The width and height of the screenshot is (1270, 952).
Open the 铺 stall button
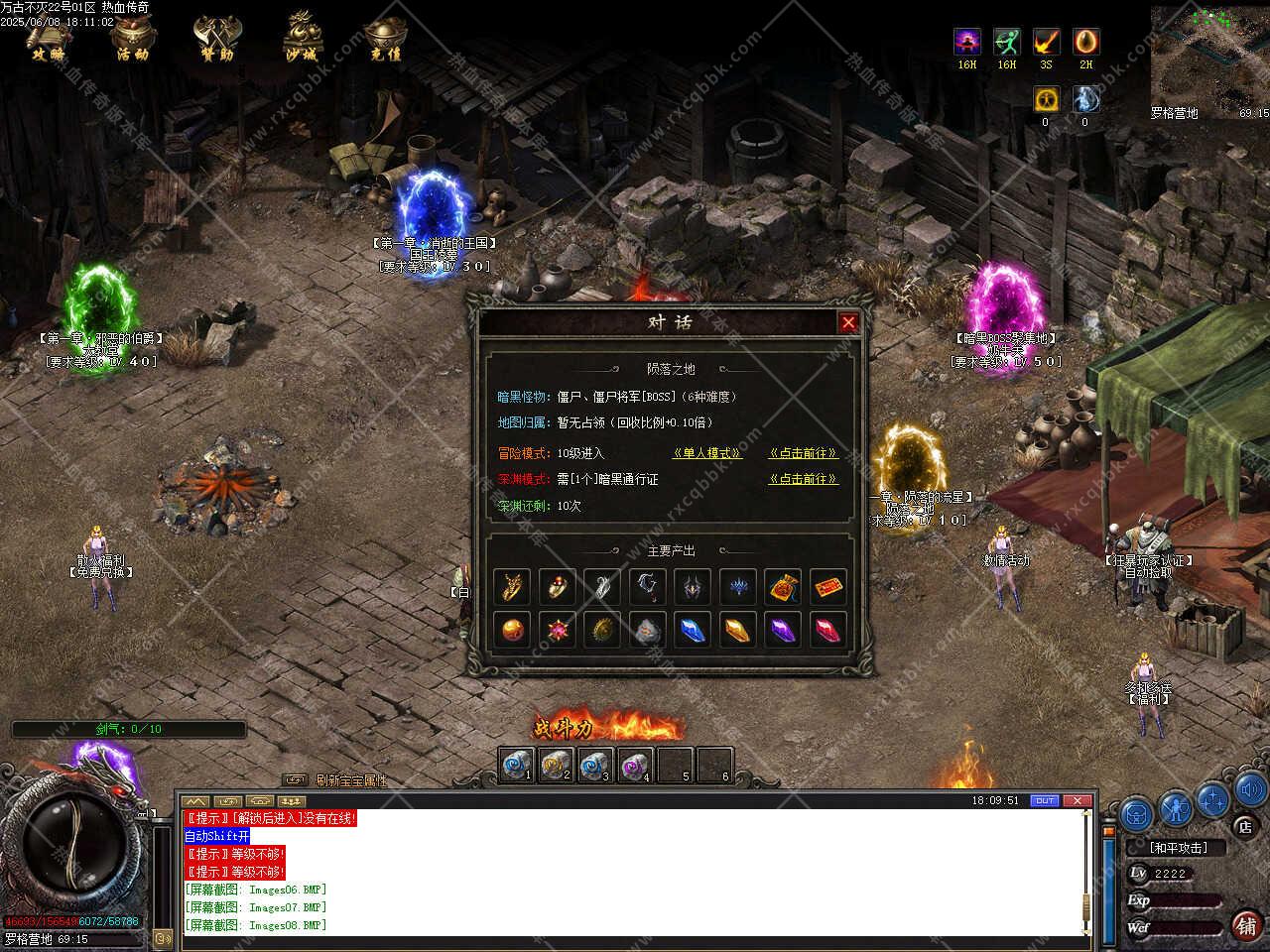(1246, 924)
